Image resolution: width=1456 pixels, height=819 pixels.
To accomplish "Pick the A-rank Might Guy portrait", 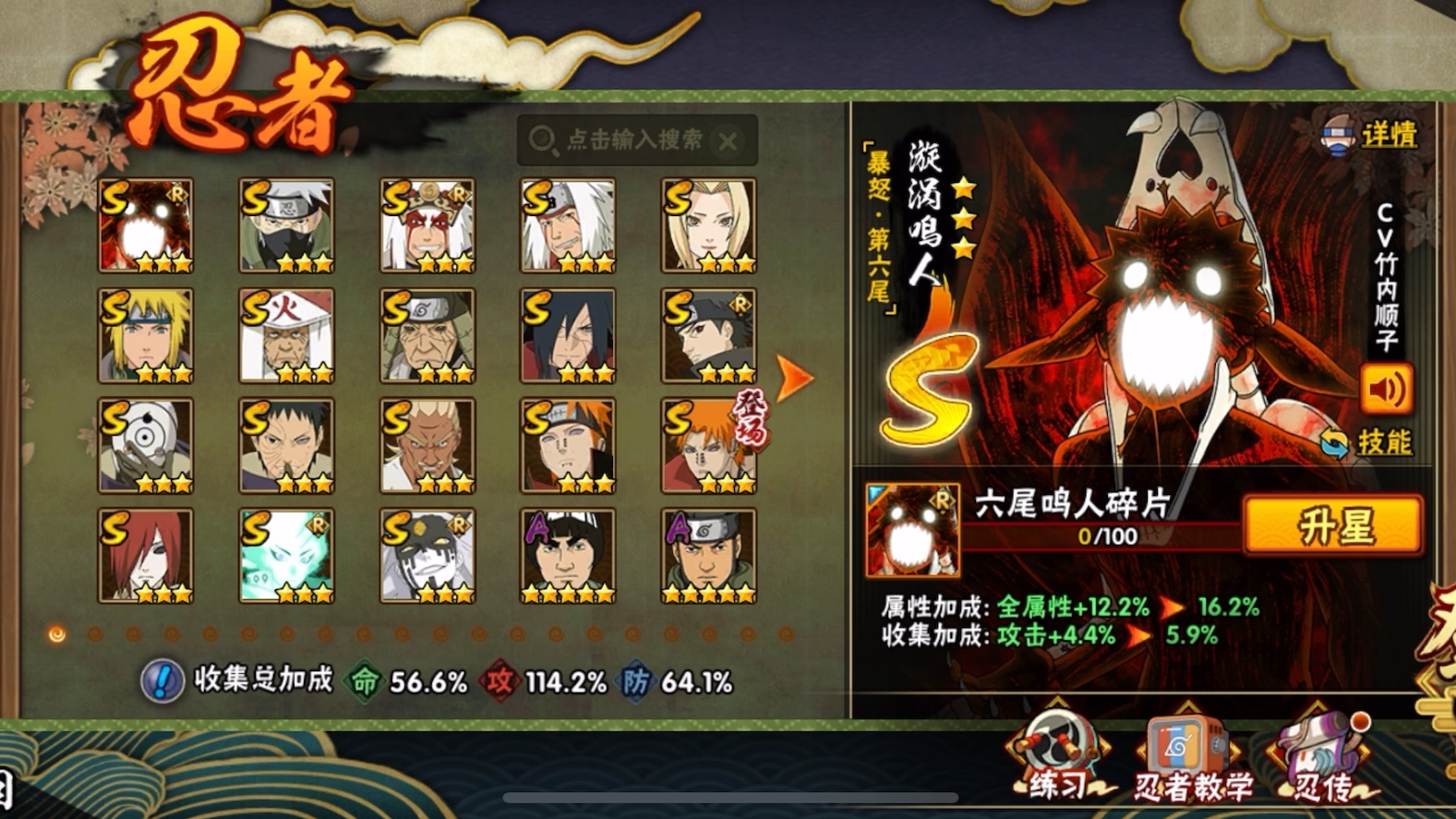I will [x=568, y=555].
